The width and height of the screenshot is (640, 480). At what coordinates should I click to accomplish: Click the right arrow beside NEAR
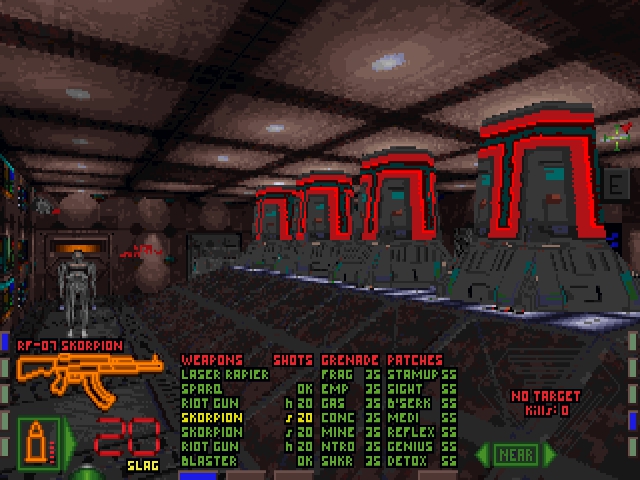[x=547, y=455]
